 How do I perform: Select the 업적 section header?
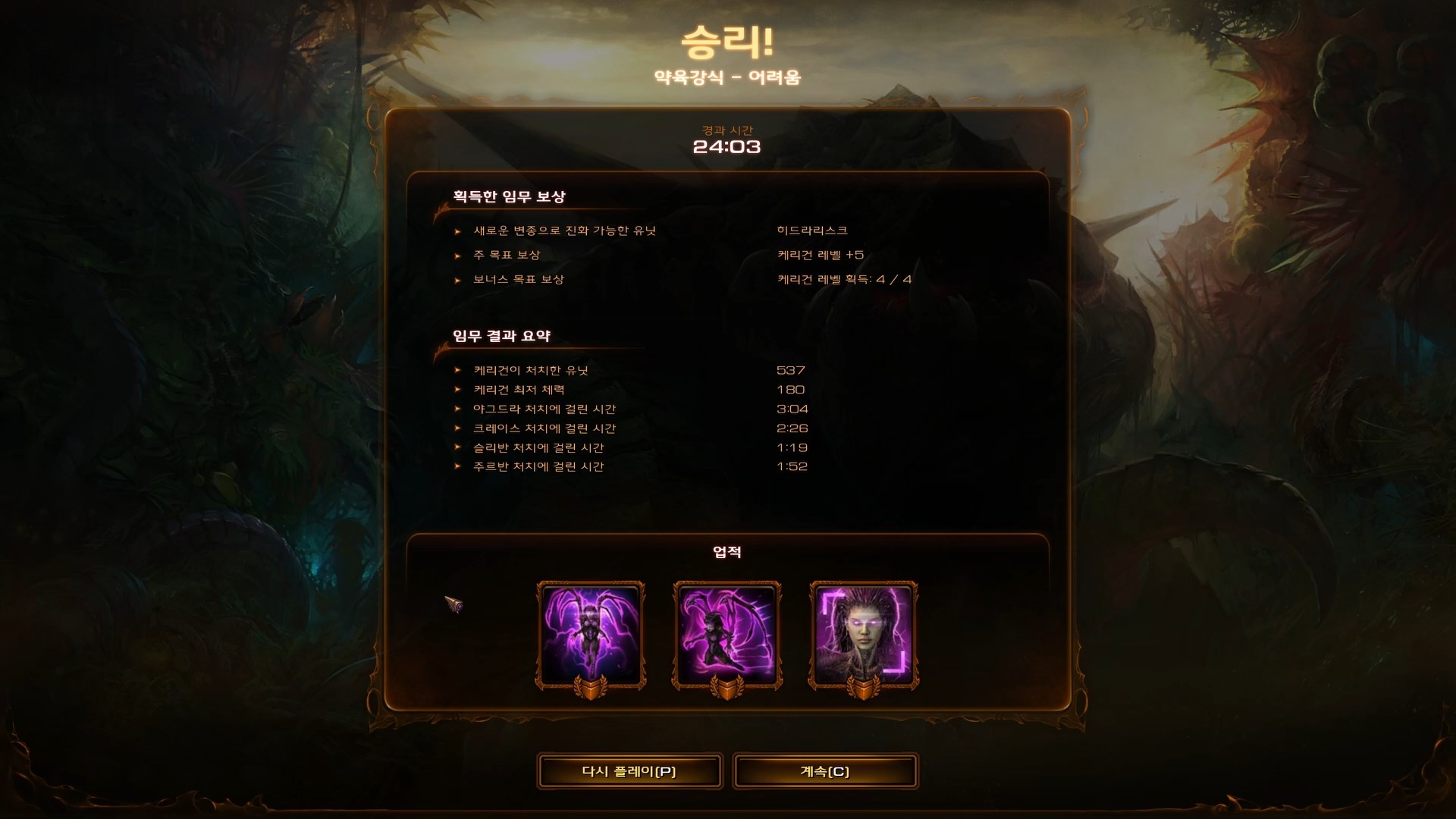pos(726,554)
